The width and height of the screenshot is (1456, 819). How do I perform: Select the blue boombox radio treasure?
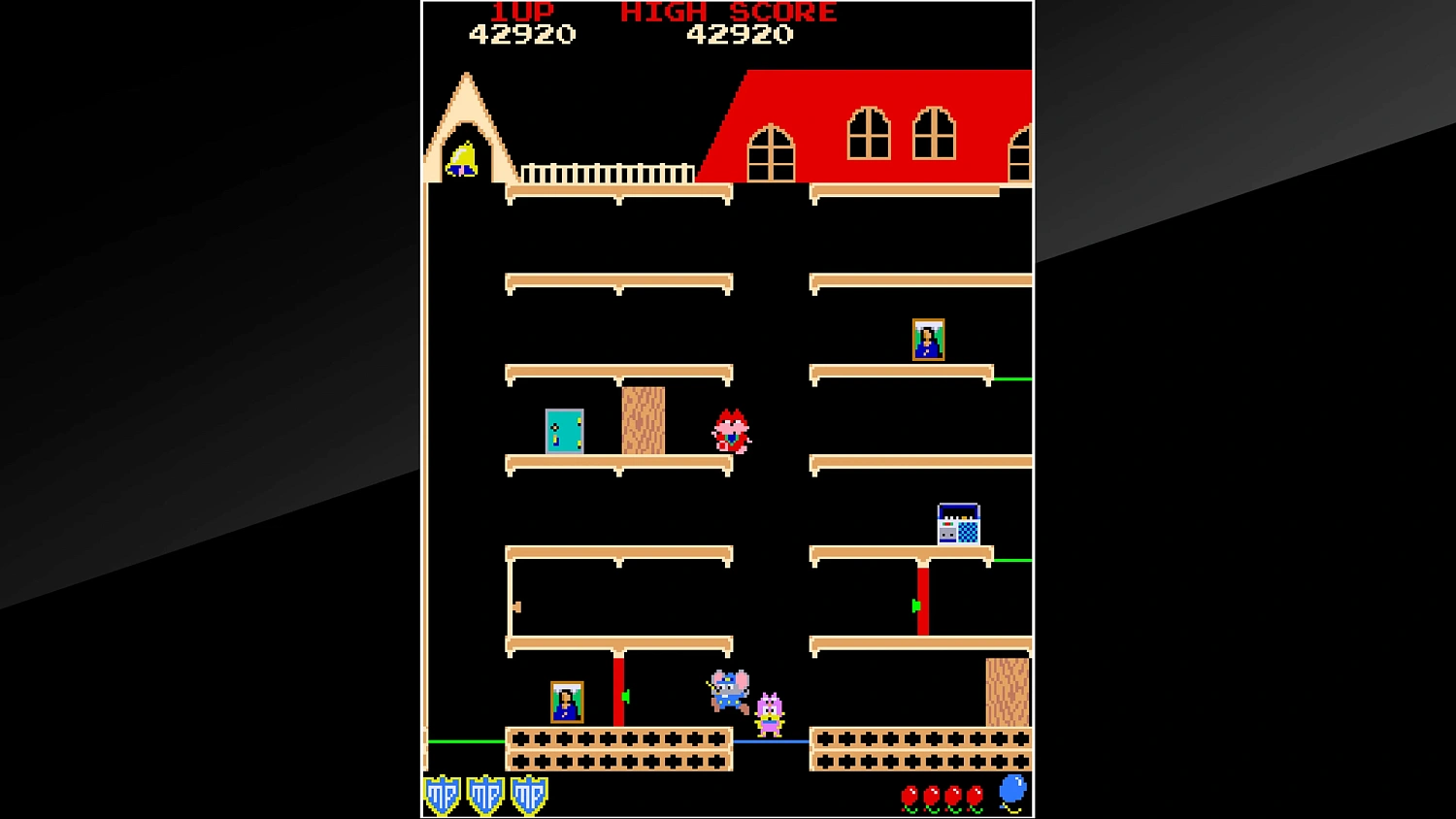point(959,524)
